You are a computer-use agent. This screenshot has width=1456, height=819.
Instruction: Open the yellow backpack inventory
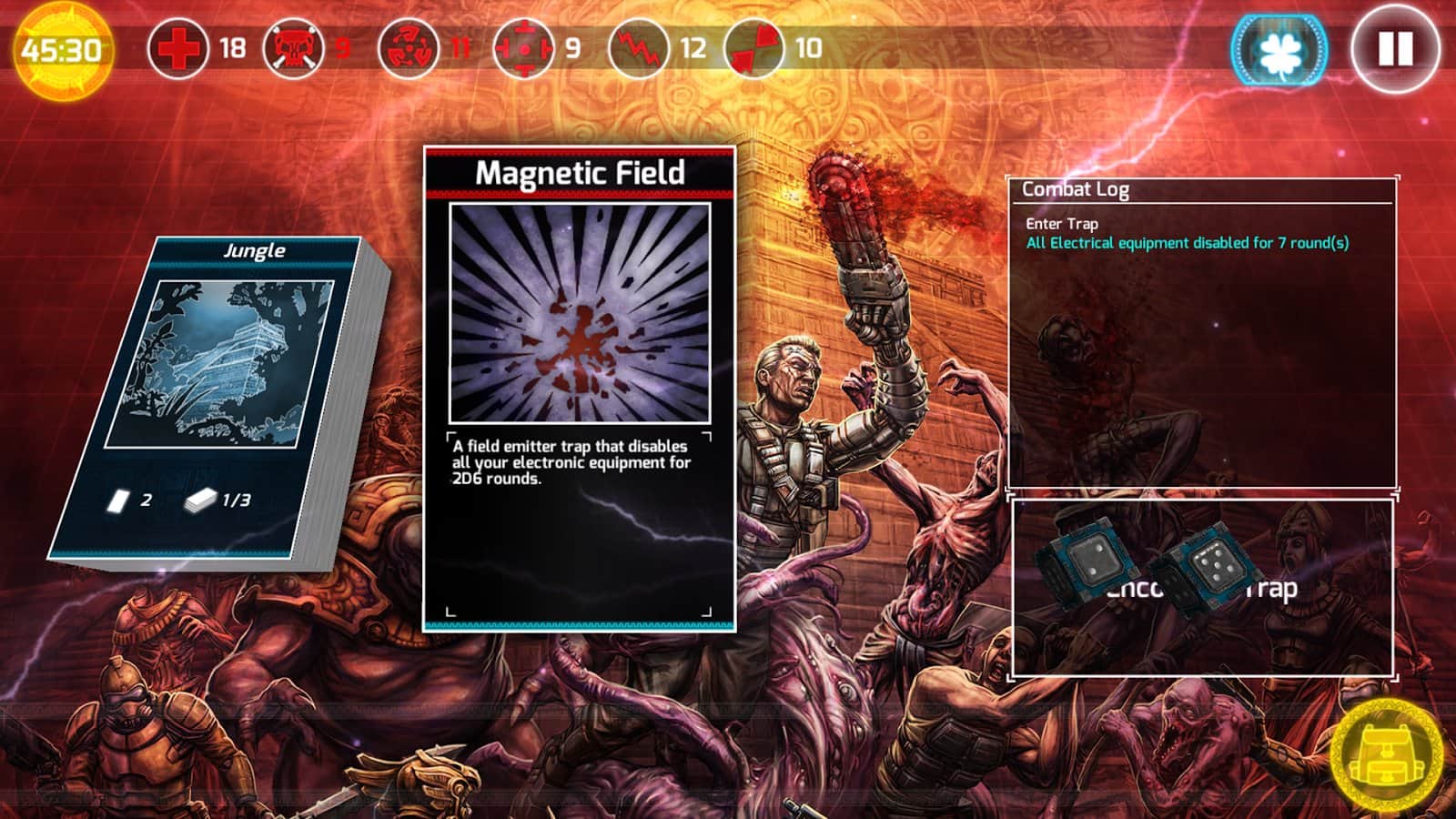(1386, 757)
